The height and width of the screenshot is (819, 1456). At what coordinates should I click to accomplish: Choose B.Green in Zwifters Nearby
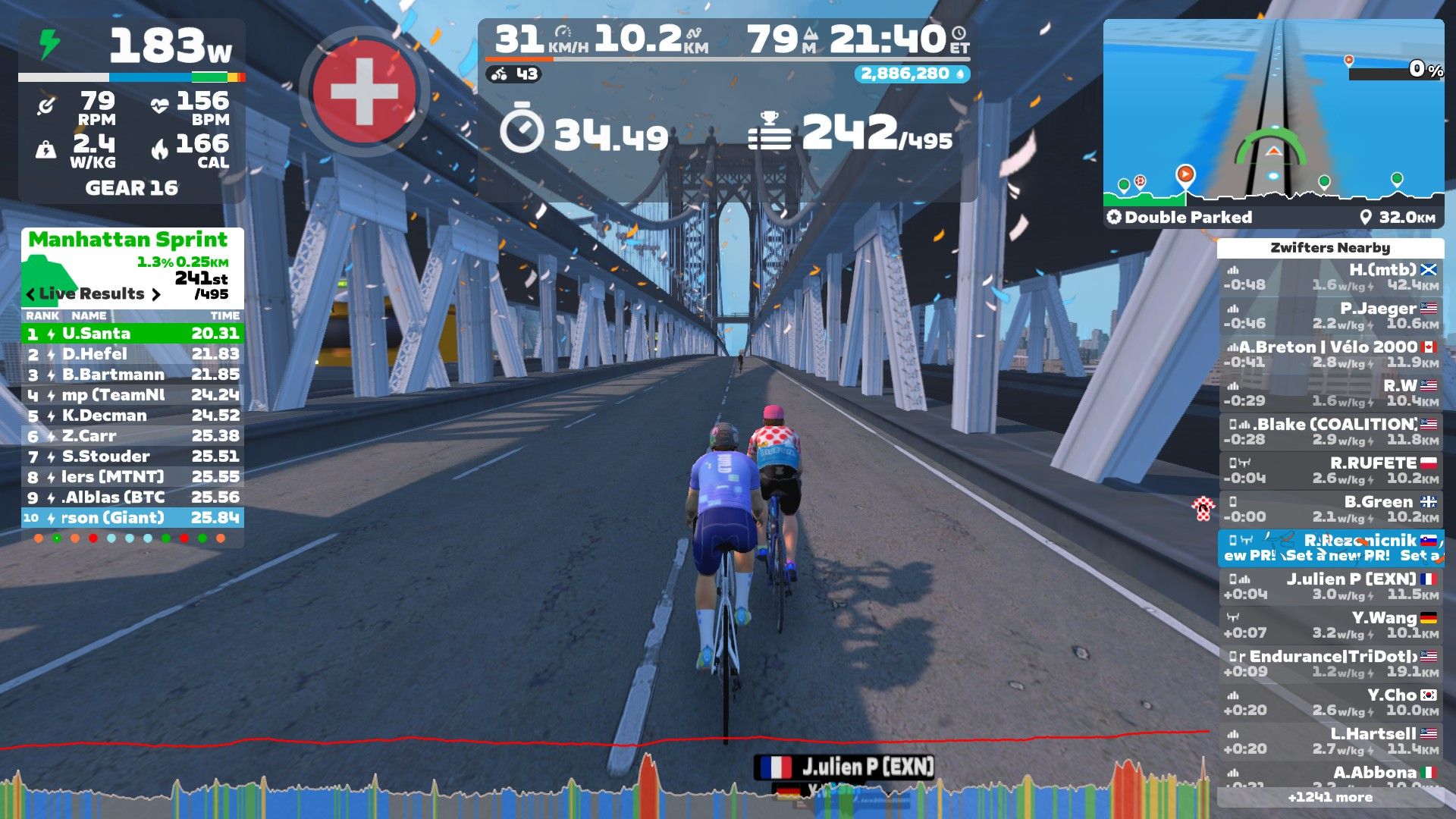point(1331,510)
